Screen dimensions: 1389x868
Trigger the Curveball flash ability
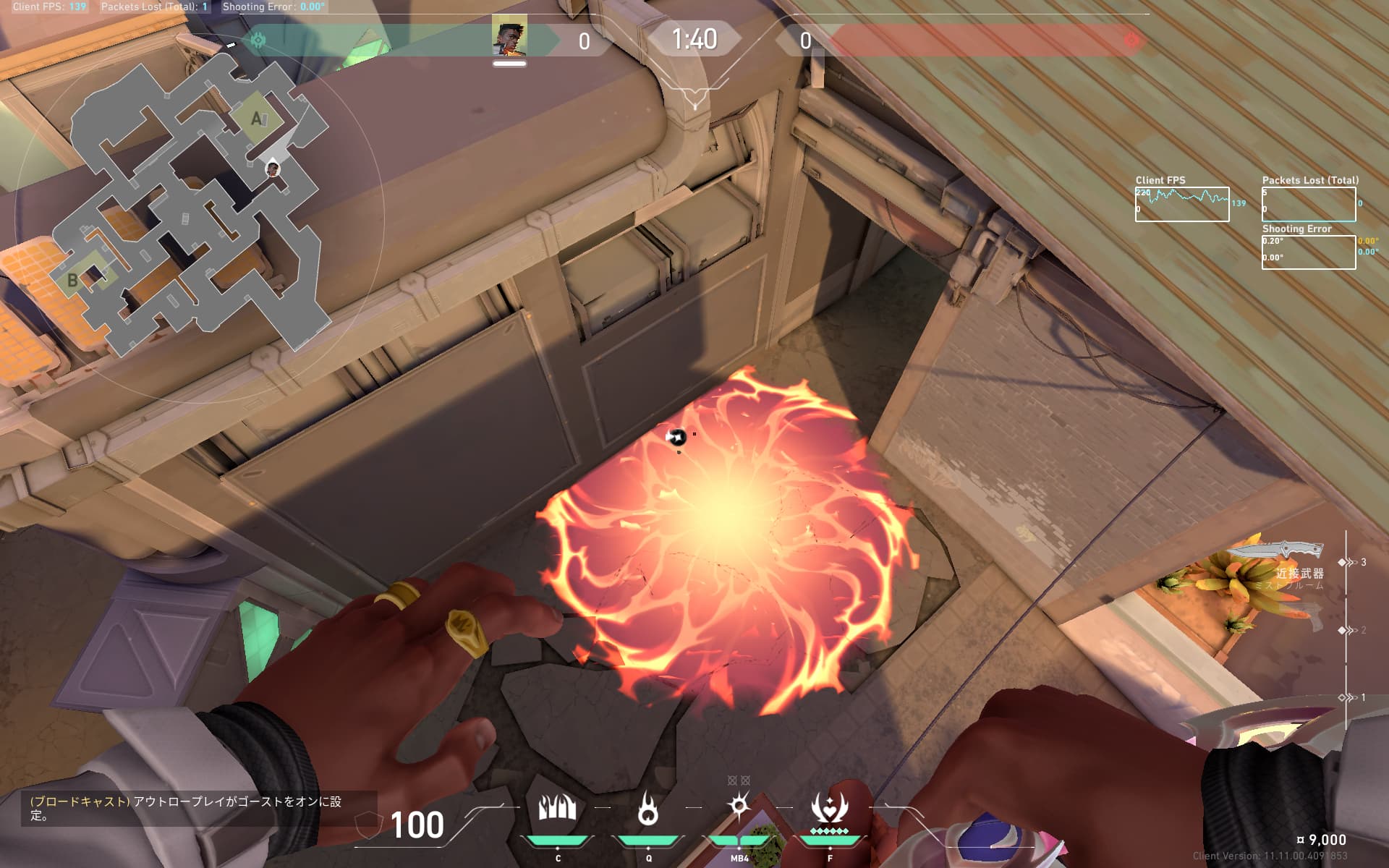[x=739, y=807]
